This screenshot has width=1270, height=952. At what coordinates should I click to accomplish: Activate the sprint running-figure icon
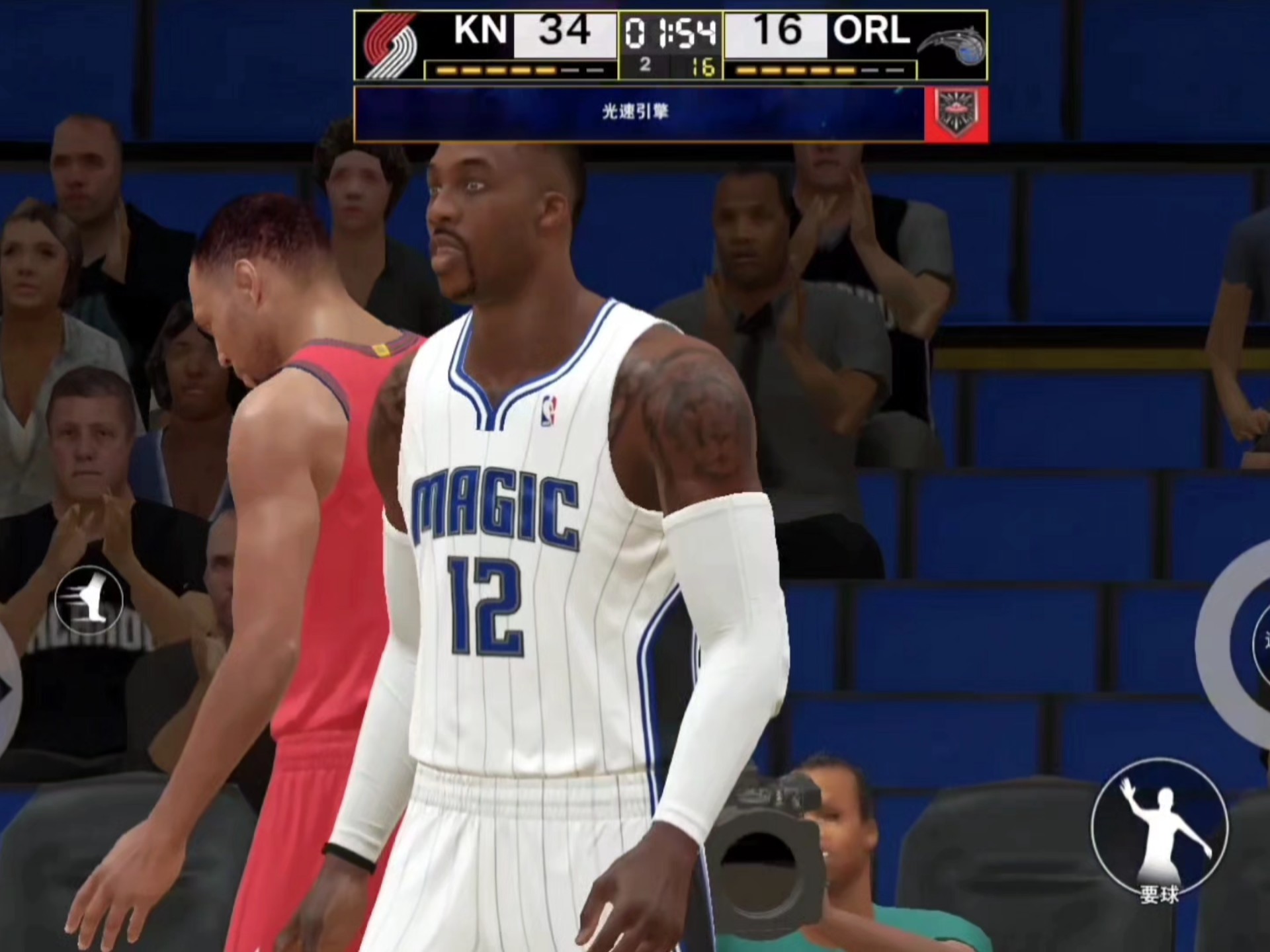pyautogui.click(x=89, y=600)
